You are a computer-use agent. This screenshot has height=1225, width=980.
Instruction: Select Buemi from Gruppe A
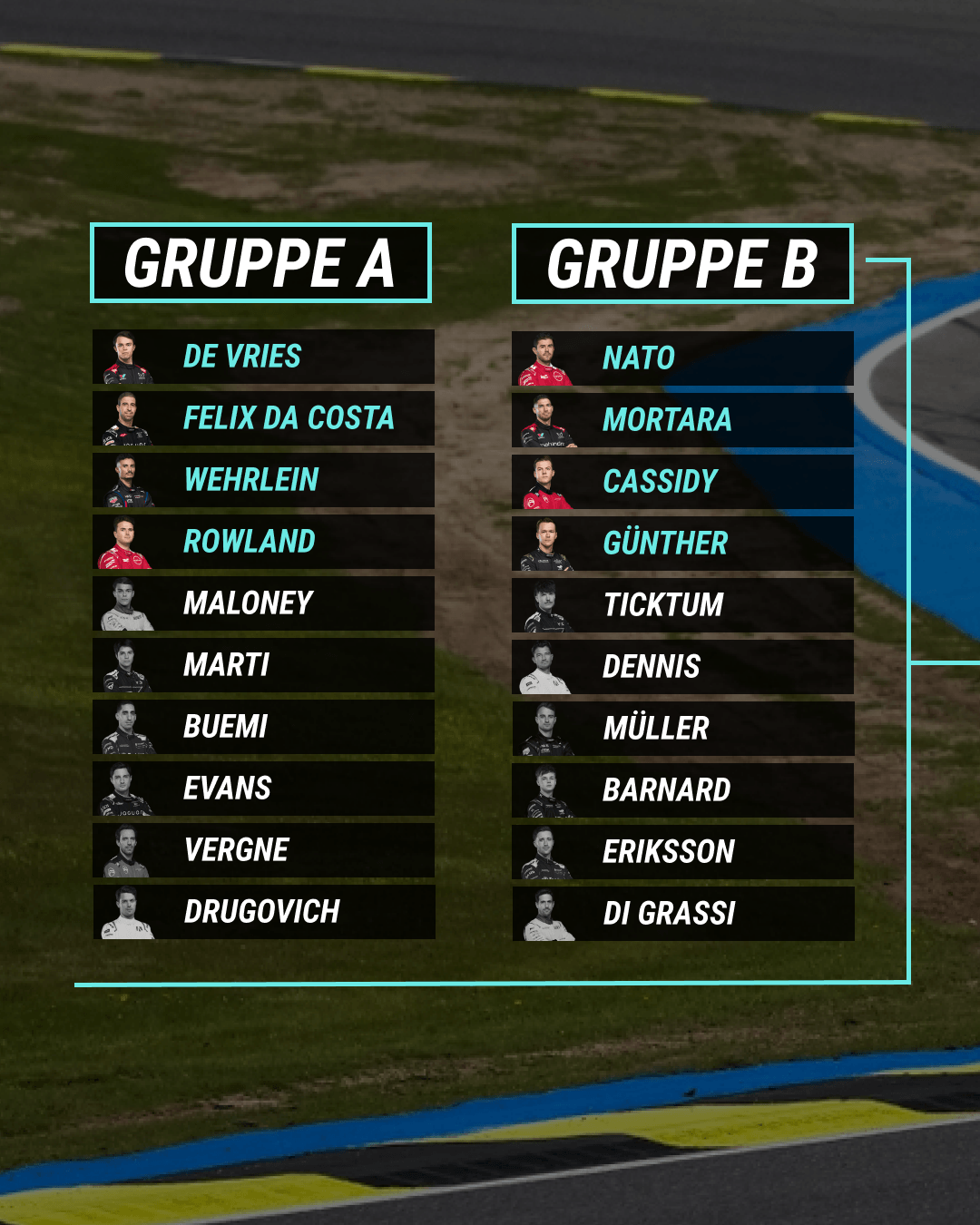263,727
